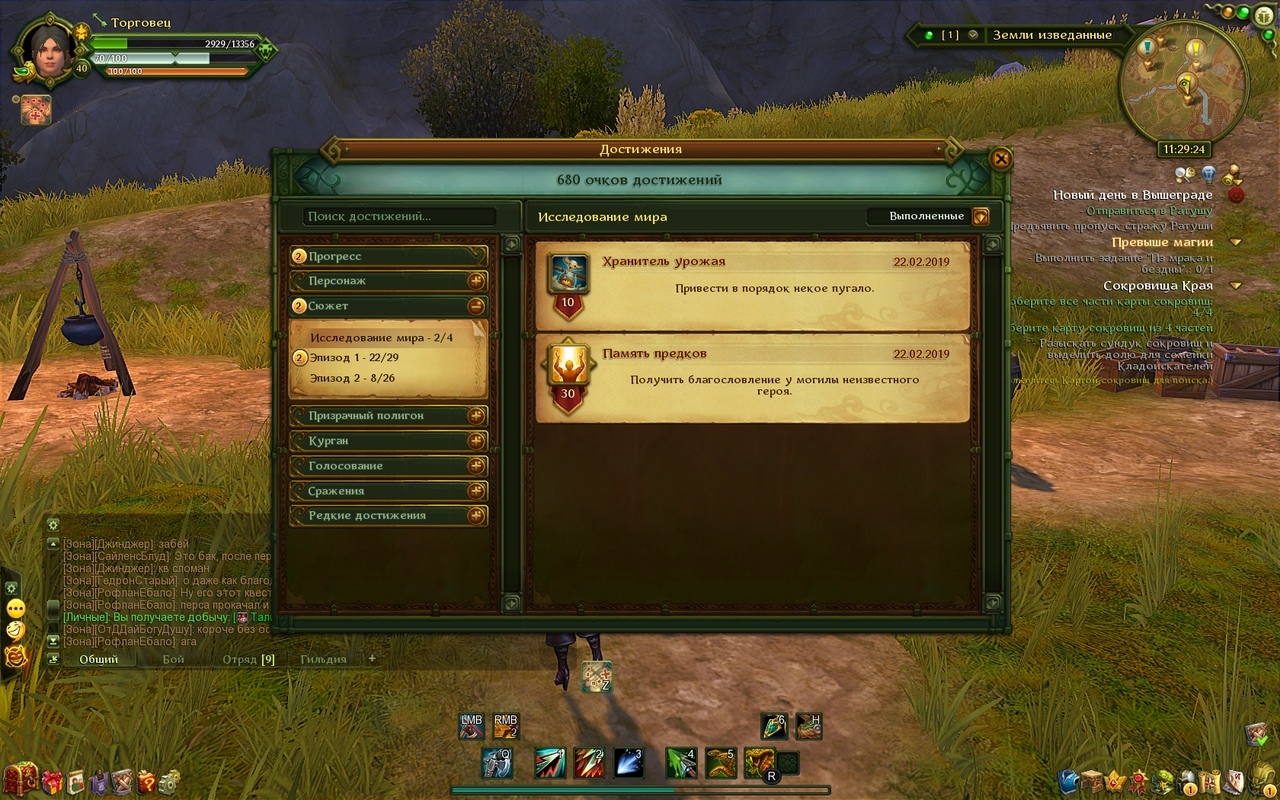This screenshot has height=800, width=1280.
Task: Select the Хранитель урожая achievement
Action: point(752,286)
